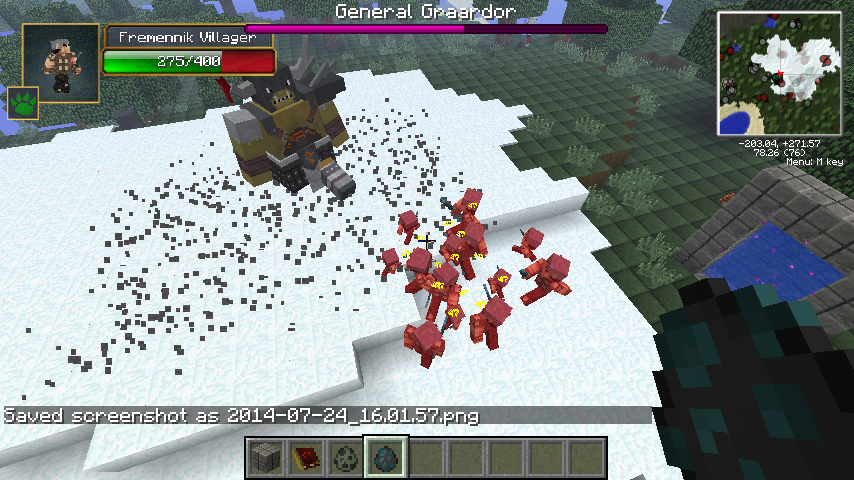Select the teal spawn egg hotbar slot
The image size is (854, 480).
point(385,458)
